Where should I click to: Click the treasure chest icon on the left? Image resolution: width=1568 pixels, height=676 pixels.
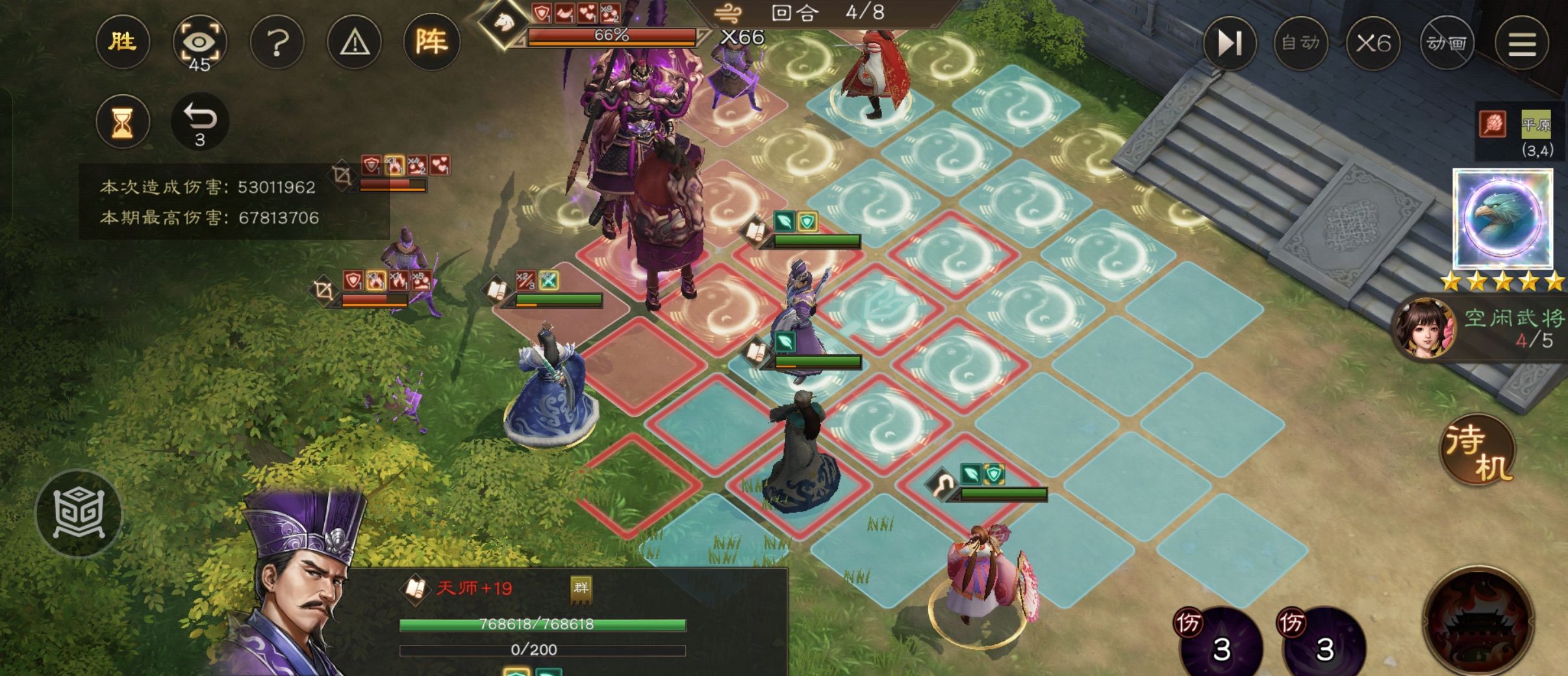[80, 513]
